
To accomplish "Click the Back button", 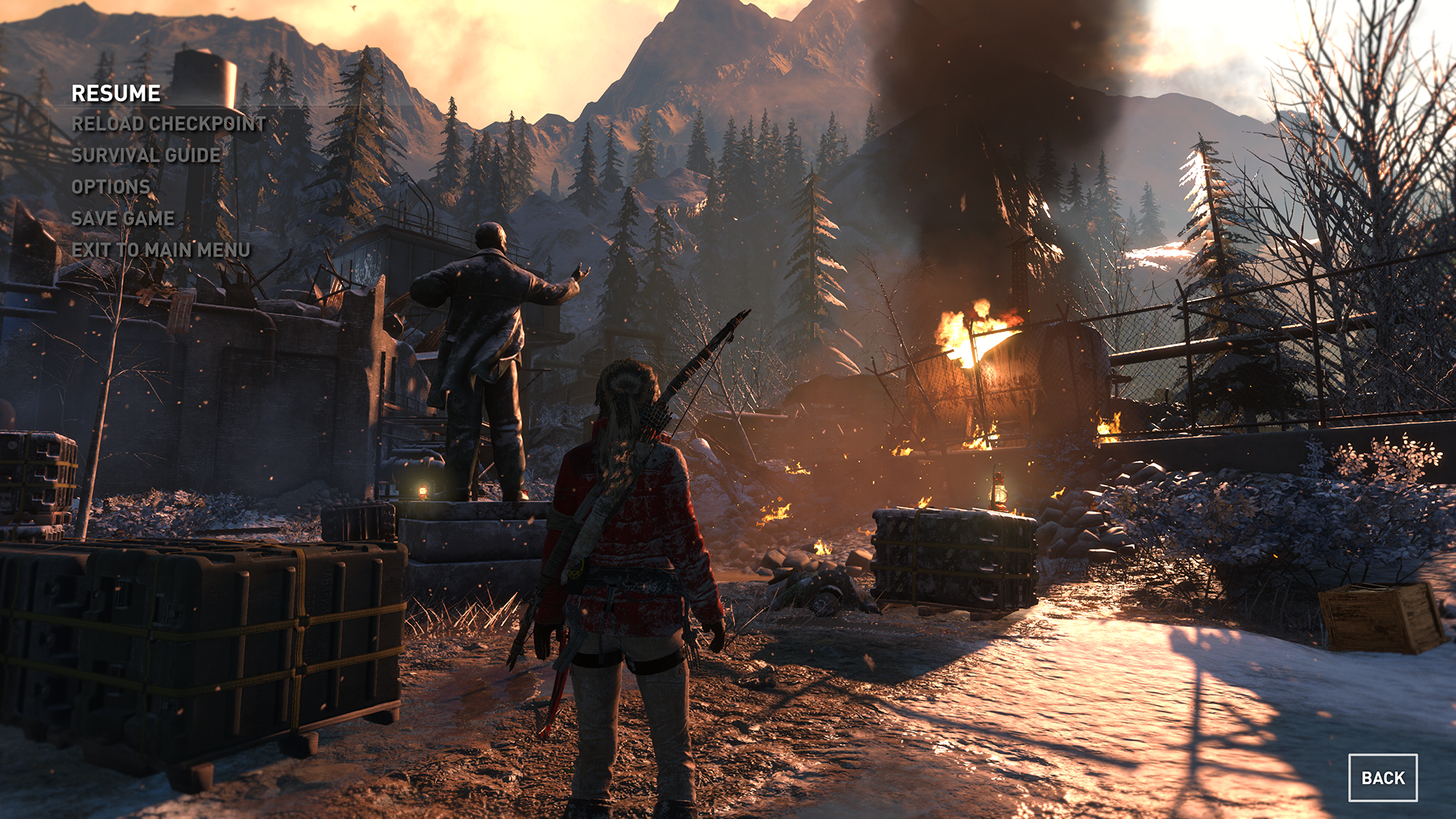I will pos(1382,778).
